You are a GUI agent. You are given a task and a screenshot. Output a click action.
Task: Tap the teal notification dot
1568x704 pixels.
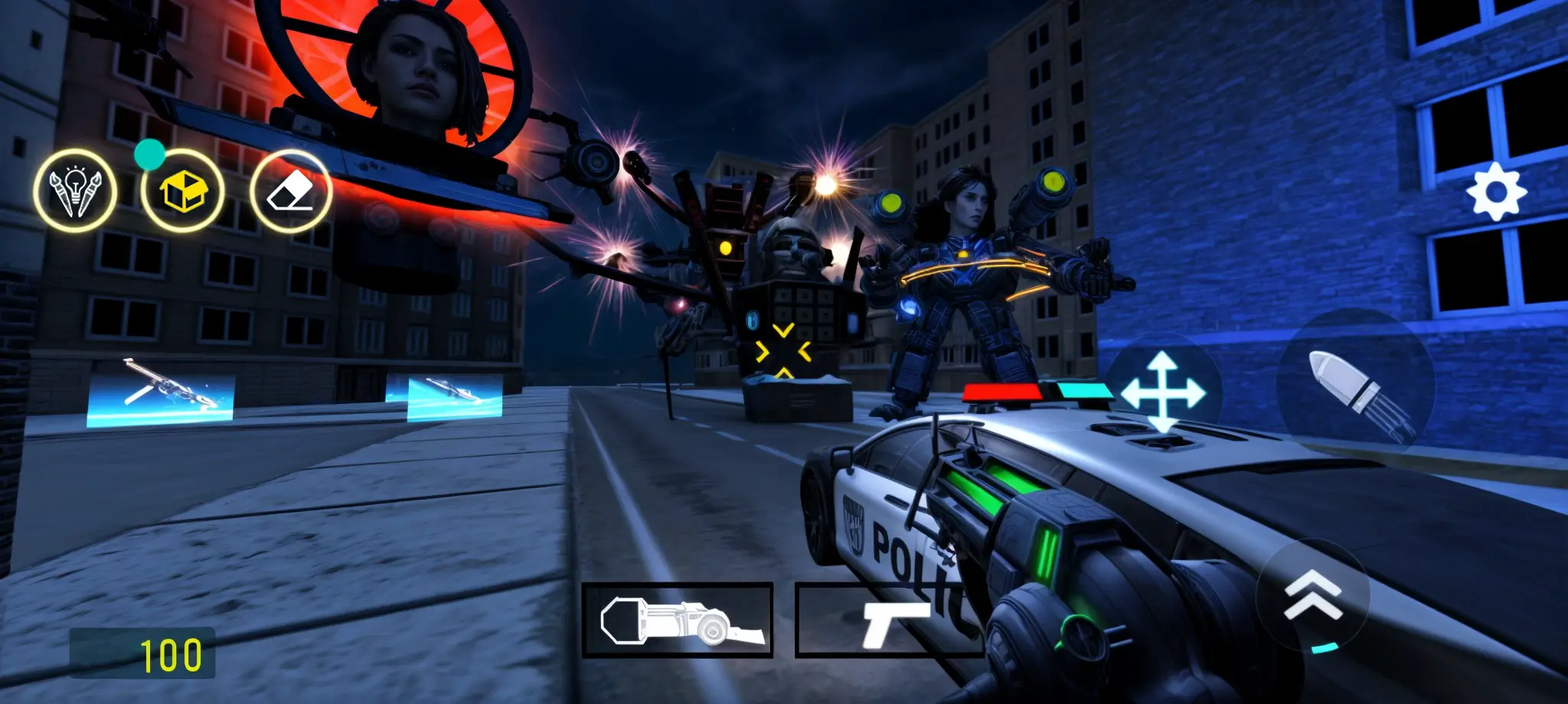tap(149, 157)
